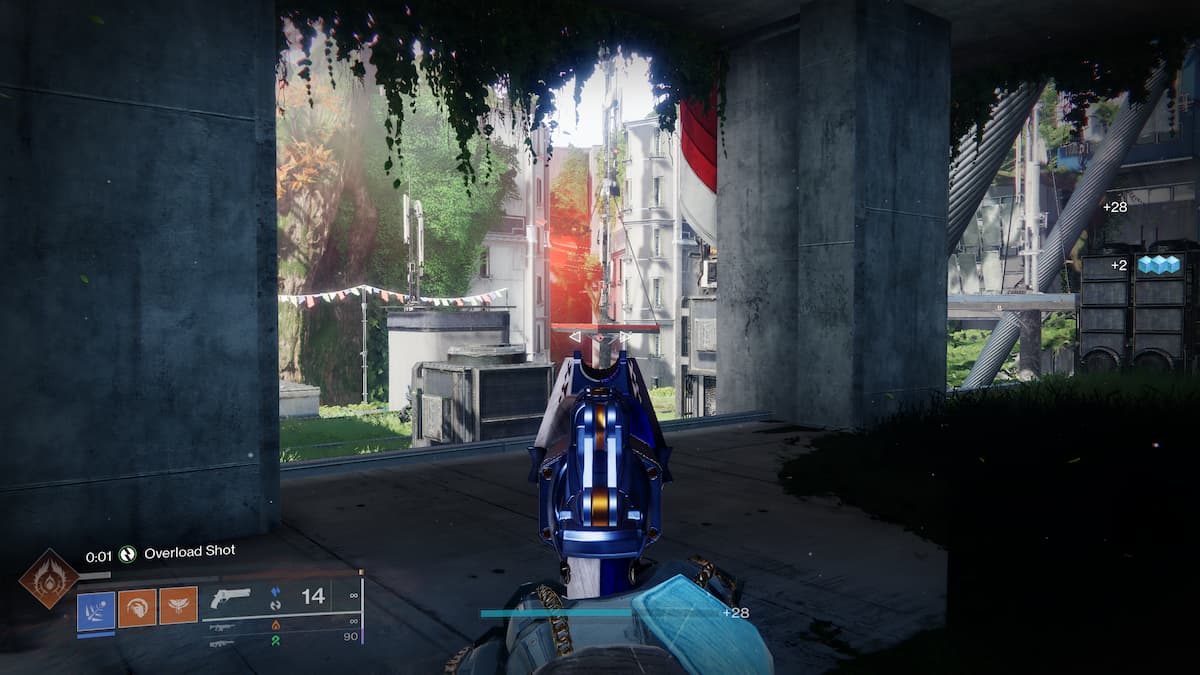This screenshot has width=1200, height=675.
Task: Select the equipped hand cannon weapon icon
Action: (231, 598)
